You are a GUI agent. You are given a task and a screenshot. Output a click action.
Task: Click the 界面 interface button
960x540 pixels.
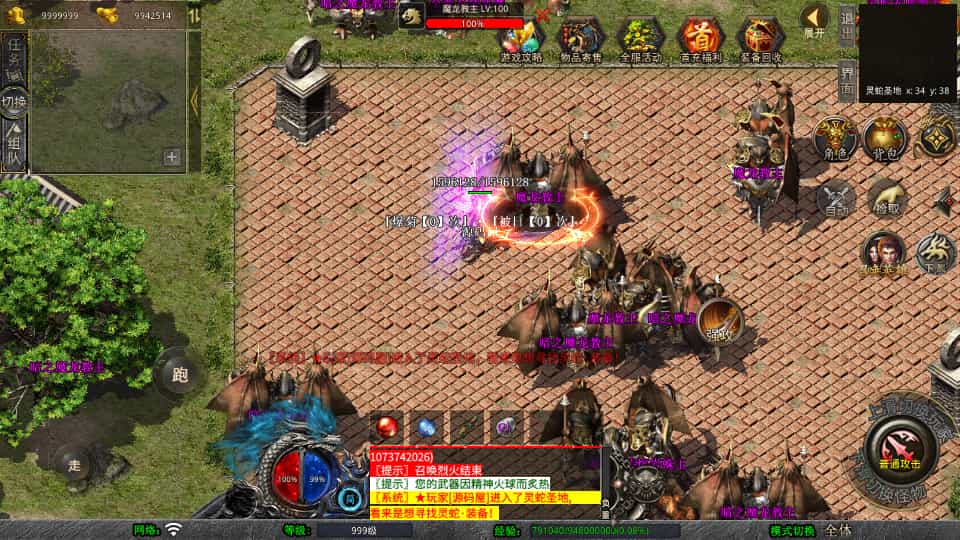click(x=846, y=80)
